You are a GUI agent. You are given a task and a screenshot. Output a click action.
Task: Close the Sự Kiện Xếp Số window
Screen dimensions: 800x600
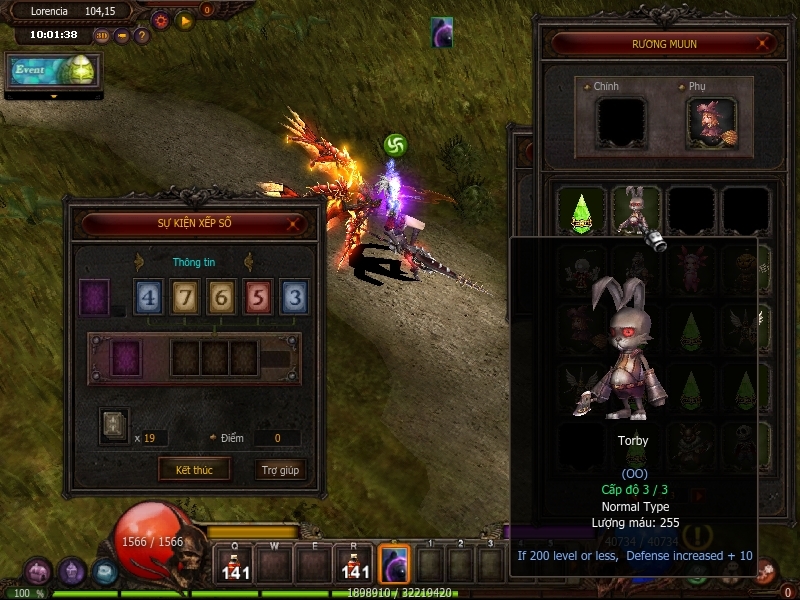(x=293, y=225)
